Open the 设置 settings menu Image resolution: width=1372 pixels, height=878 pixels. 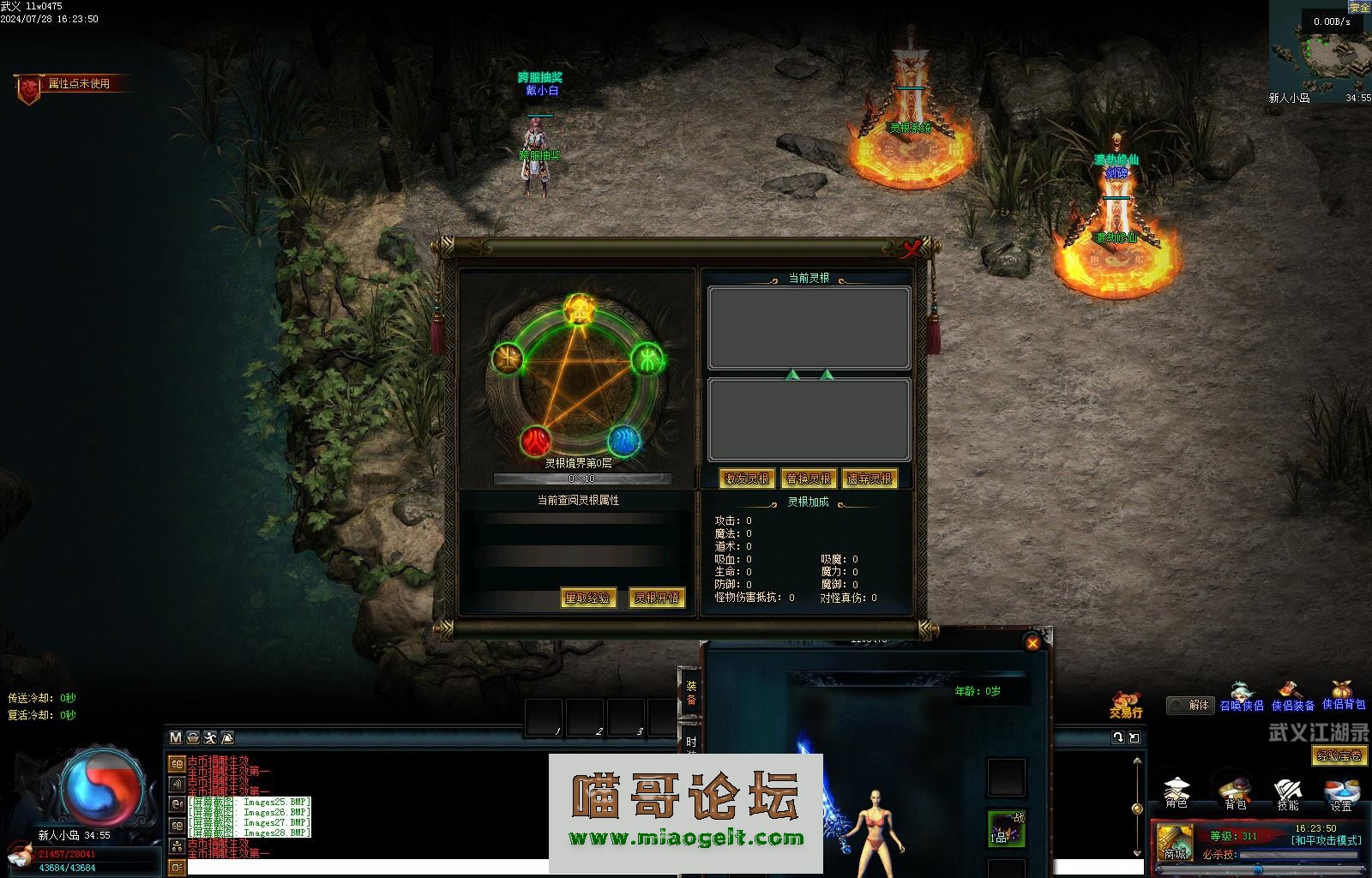point(1341,792)
